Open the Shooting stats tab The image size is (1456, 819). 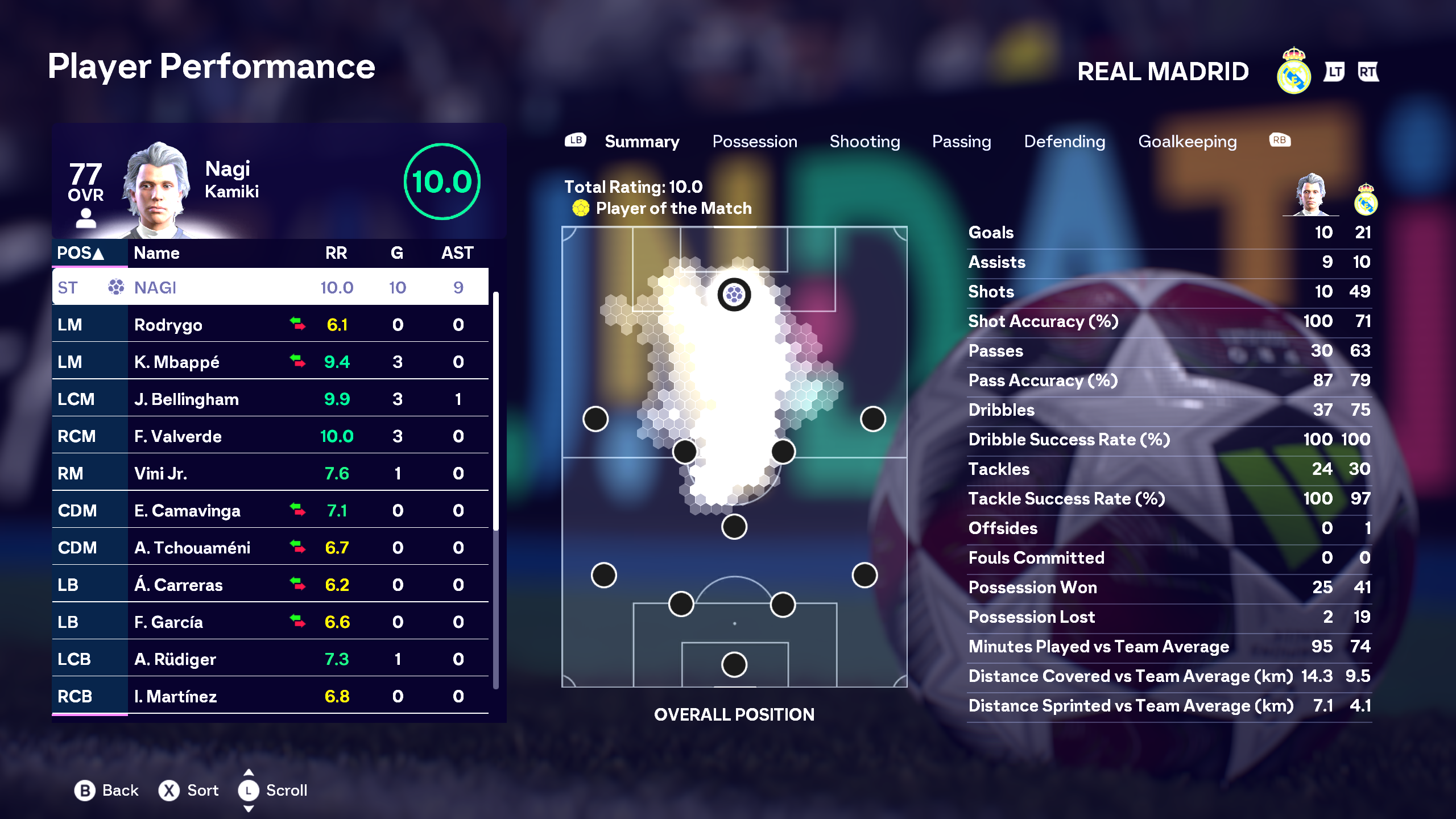[864, 142]
